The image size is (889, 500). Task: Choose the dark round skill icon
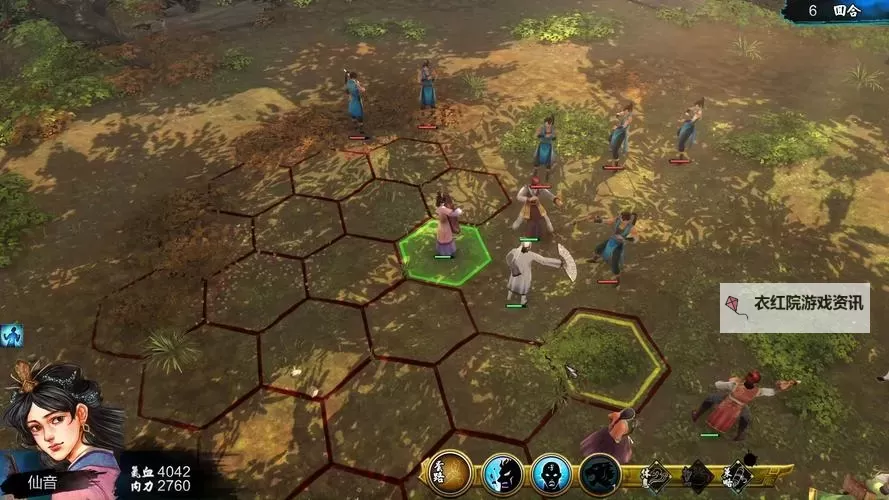click(x=600, y=474)
